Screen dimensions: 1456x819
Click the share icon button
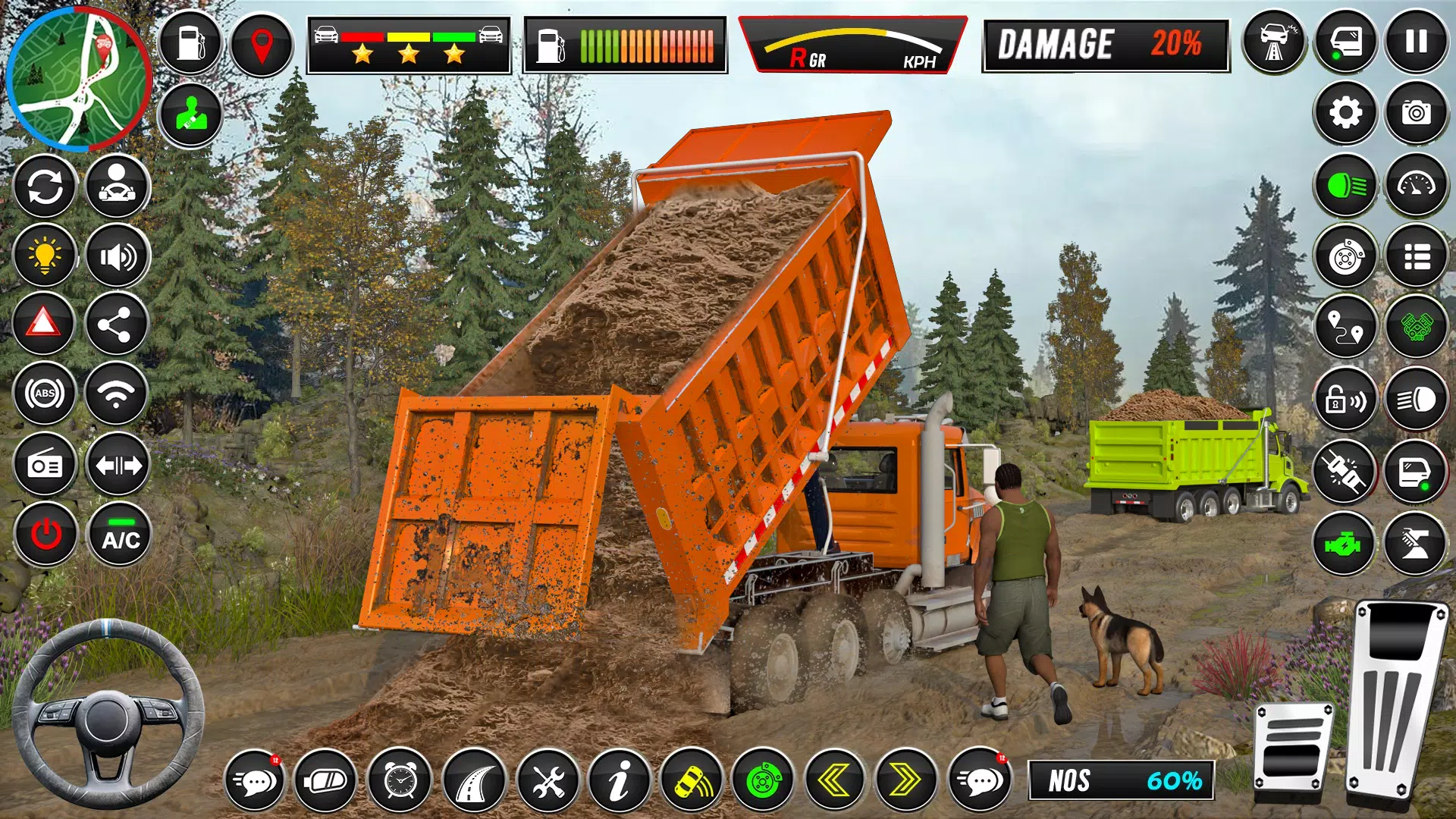click(116, 325)
